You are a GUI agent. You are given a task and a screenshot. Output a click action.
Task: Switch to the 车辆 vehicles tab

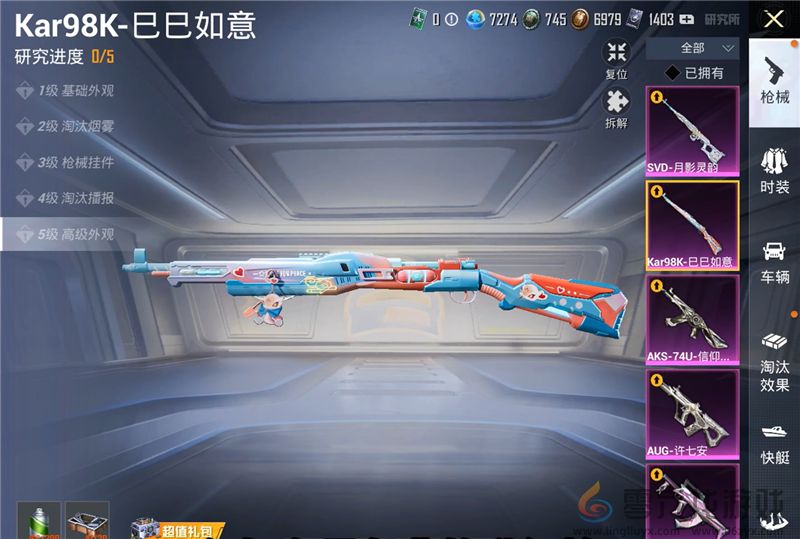point(774,261)
